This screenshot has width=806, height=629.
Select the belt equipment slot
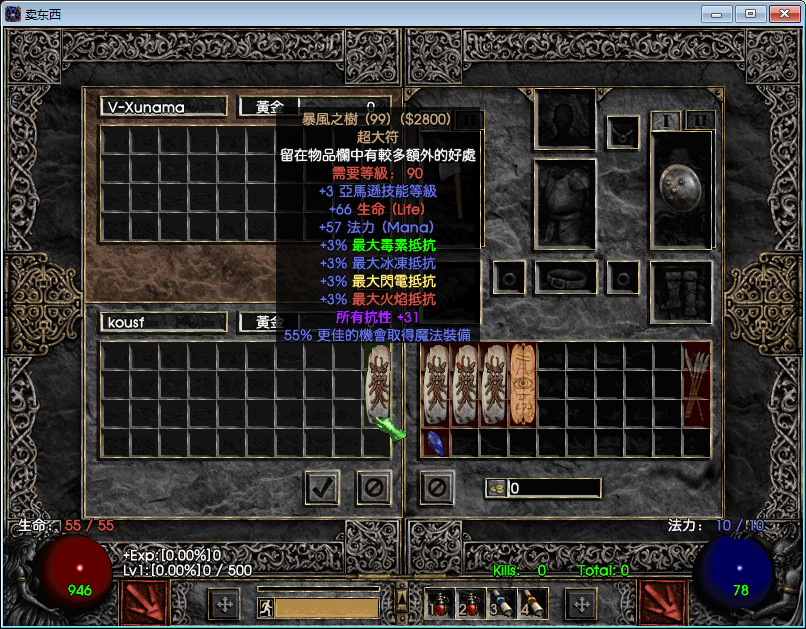pos(566,276)
